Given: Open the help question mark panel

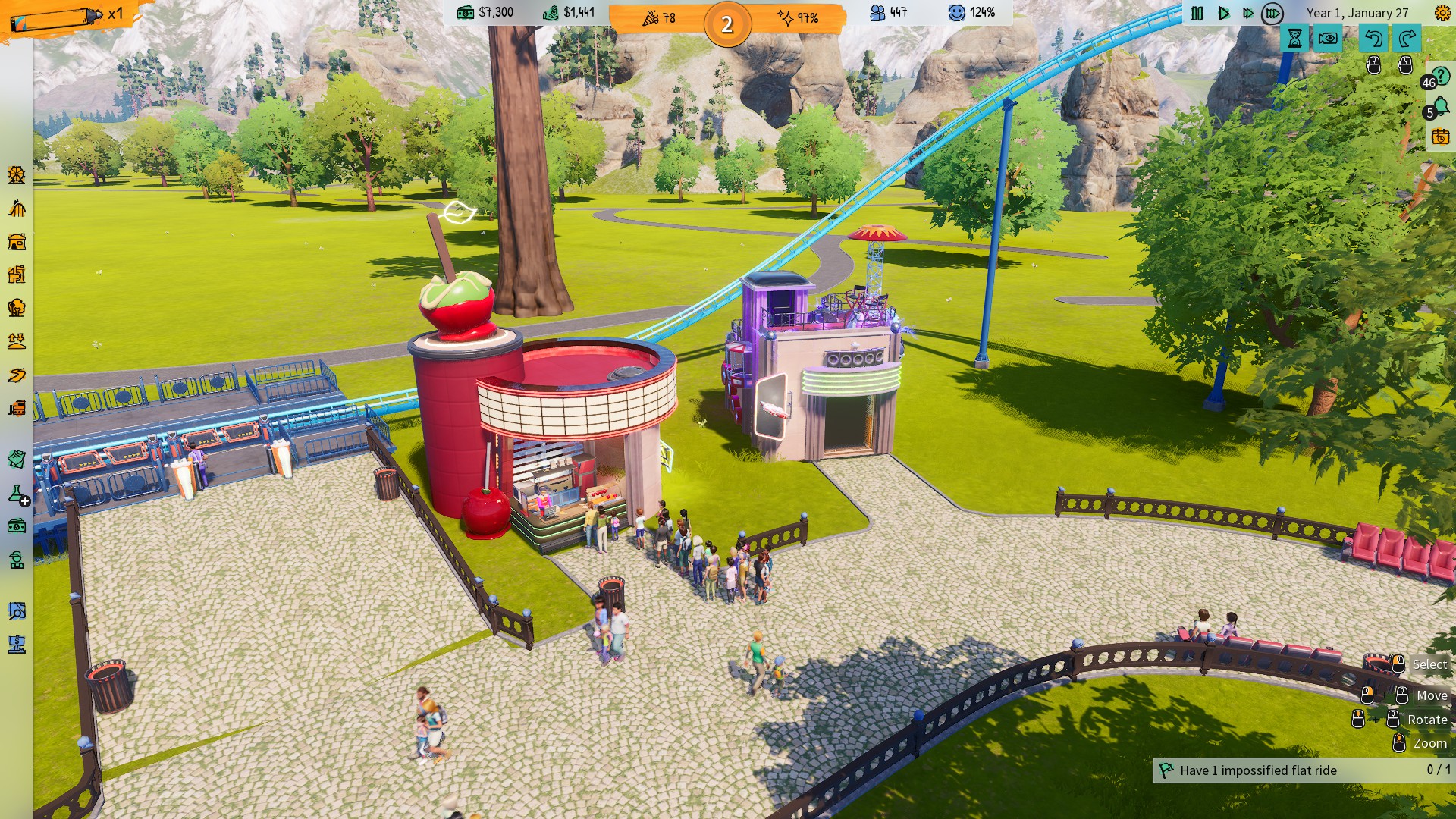Looking at the screenshot, I should 1439,77.
